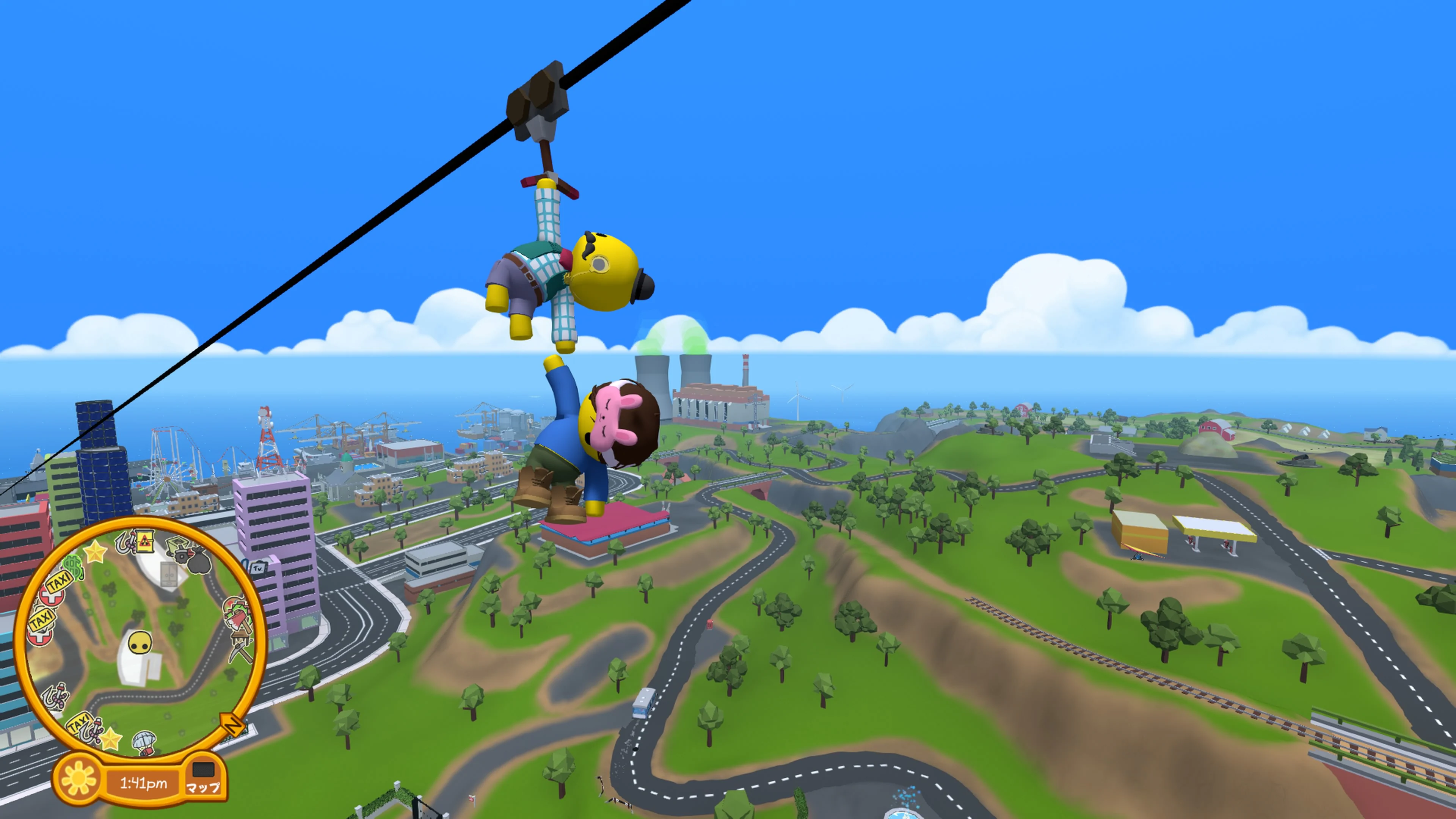The width and height of the screenshot is (1456, 819).
Task: Select the yellow player face marker on the minimap
Action: point(141,642)
